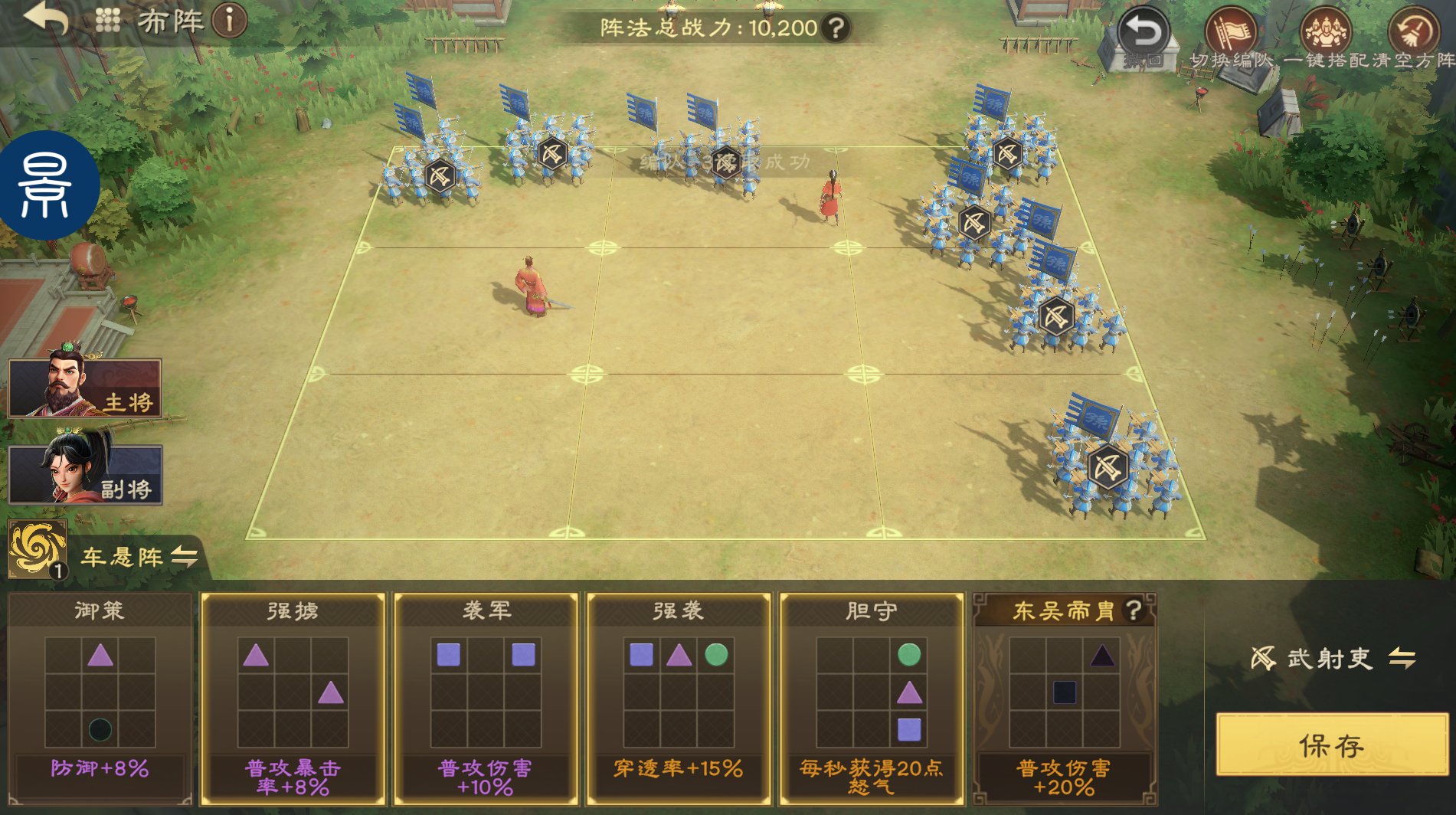Show the 东吴帝胄 question mark help
The height and width of the screenshot is (815, 1456).
(x=1134, y=610)
